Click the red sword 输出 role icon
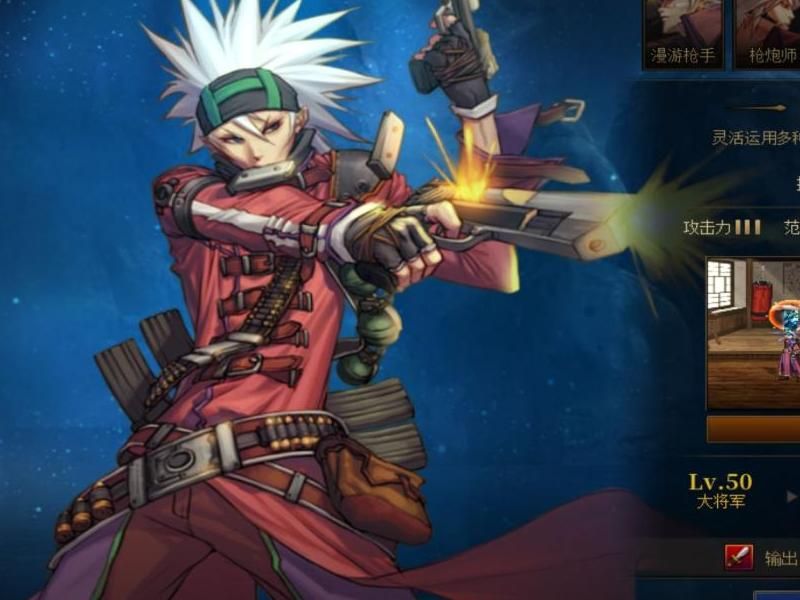The width and height of the screenshot is (800, 600). point(739,558)
